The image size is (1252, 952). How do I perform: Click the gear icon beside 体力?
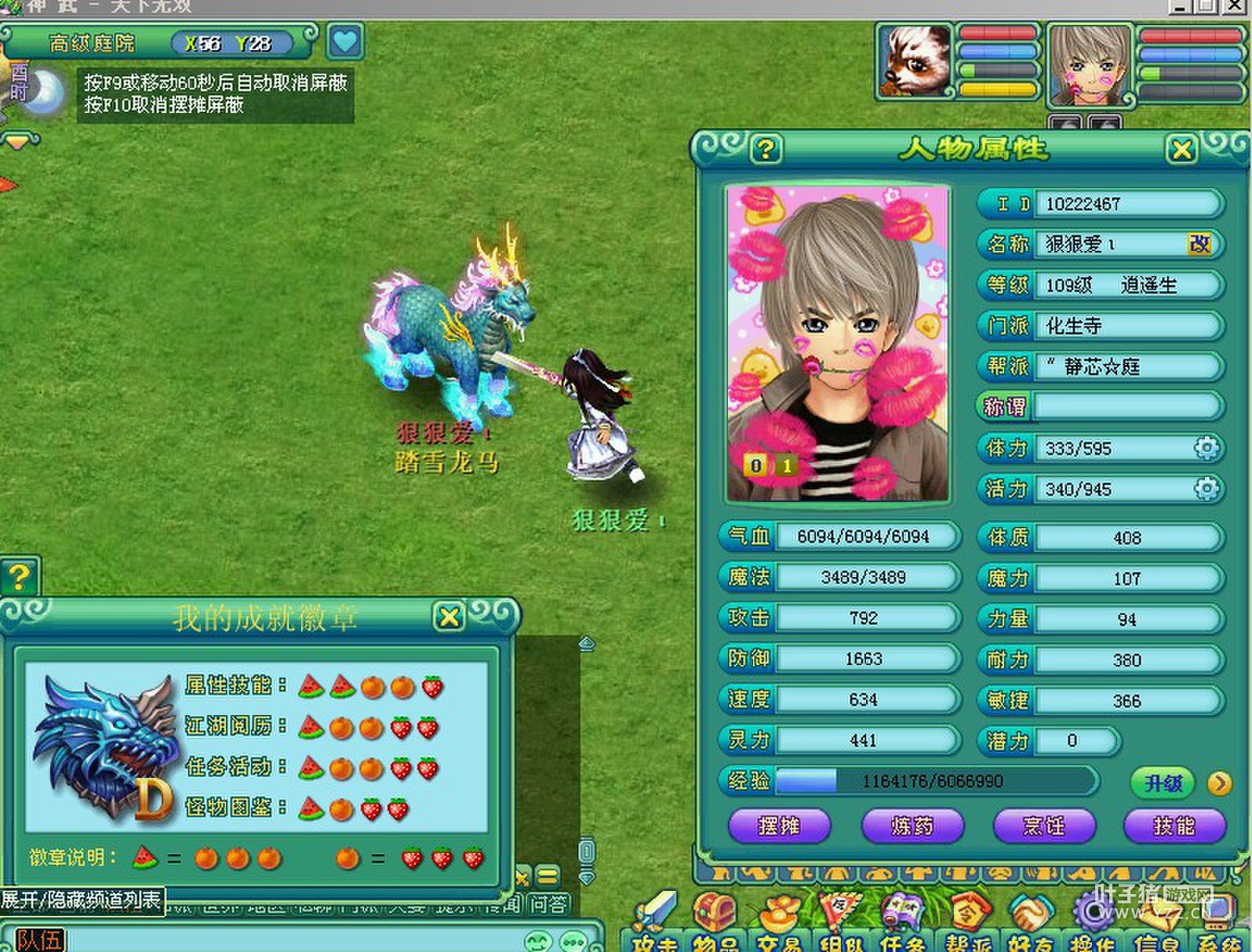coord(1206,448)
